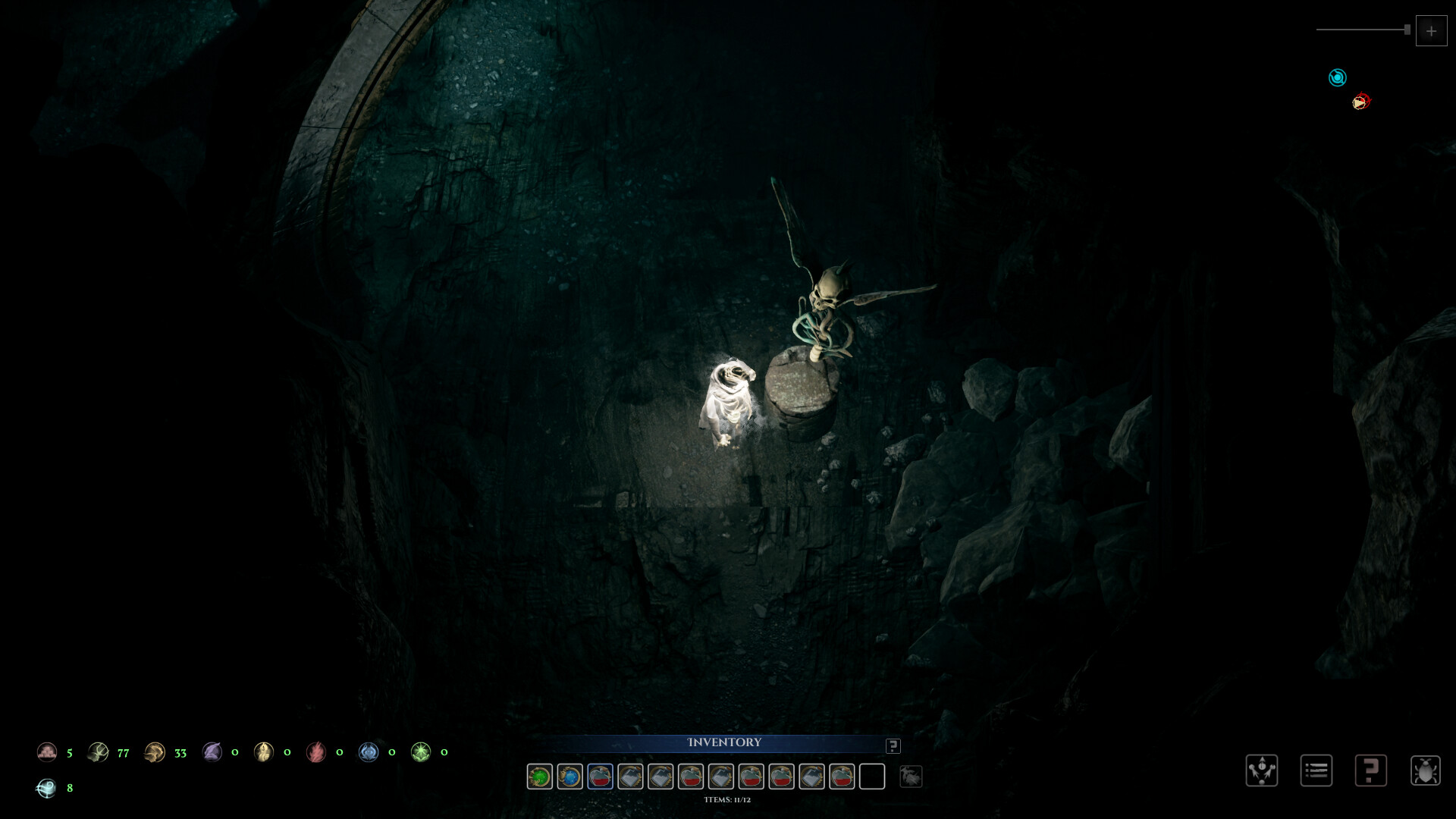Click the bug report beetle button
The width and height of the screenshot is (1456, 819).
[x=1426, y=770]
